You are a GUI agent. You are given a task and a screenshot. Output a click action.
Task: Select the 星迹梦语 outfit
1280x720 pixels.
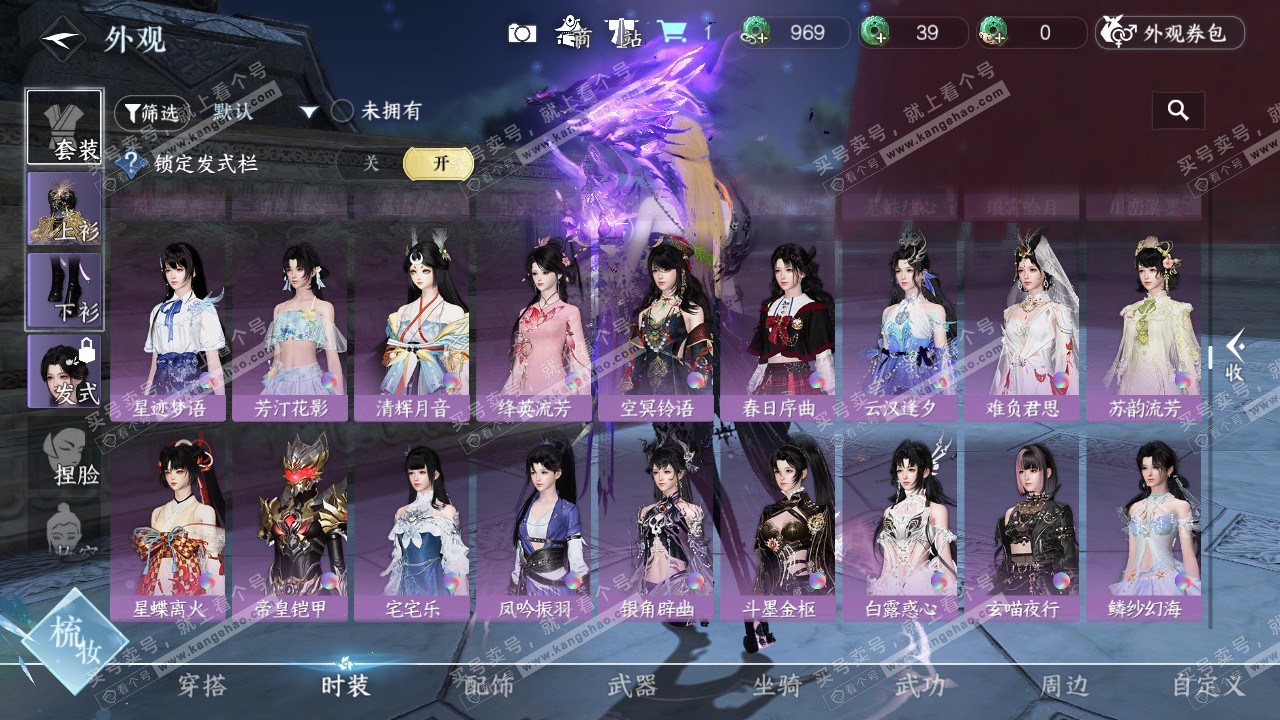[x=170, y=330]
